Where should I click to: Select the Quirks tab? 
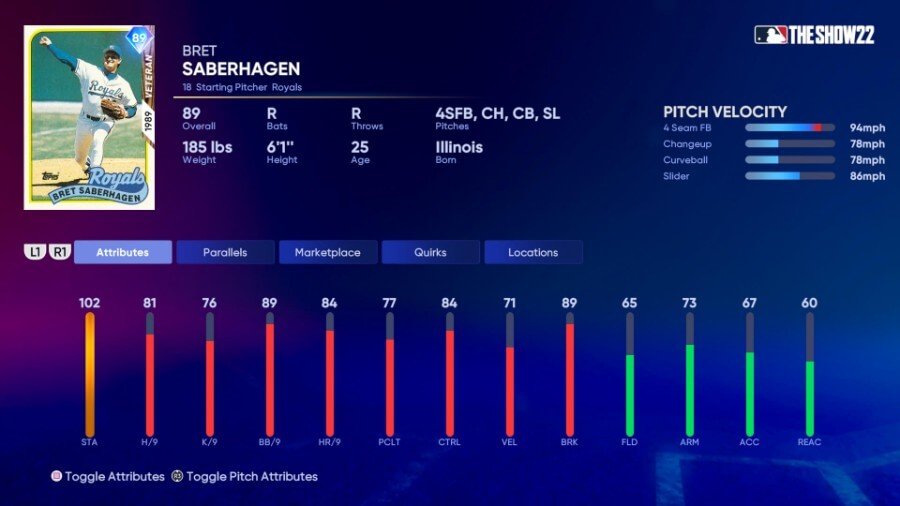[430, 252]
